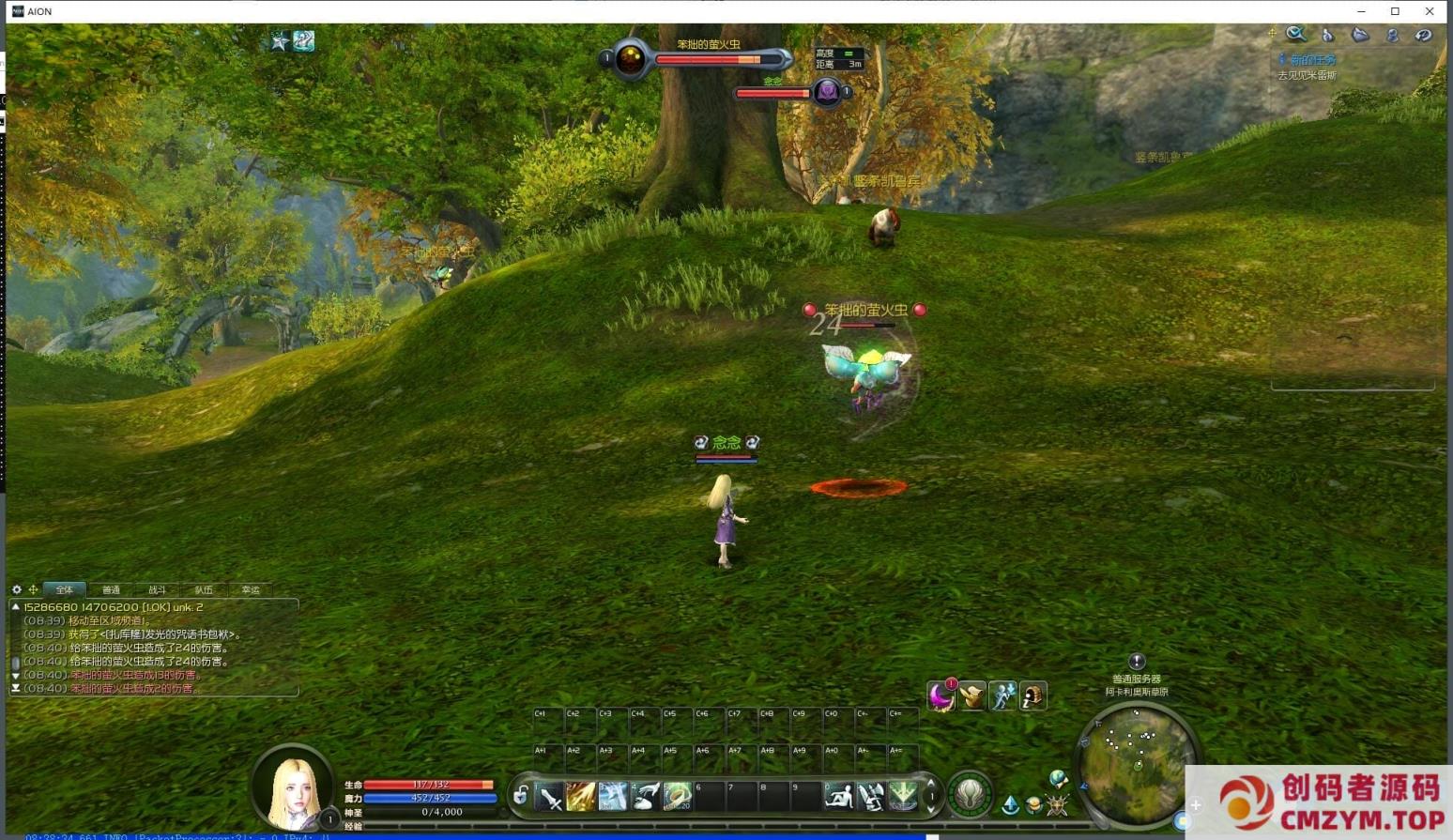This screenshot has width=1453, height=840.
Task: Open the 新的任务 quest tracker entry
Action: pyautogui.click(x=1312, y=60)
